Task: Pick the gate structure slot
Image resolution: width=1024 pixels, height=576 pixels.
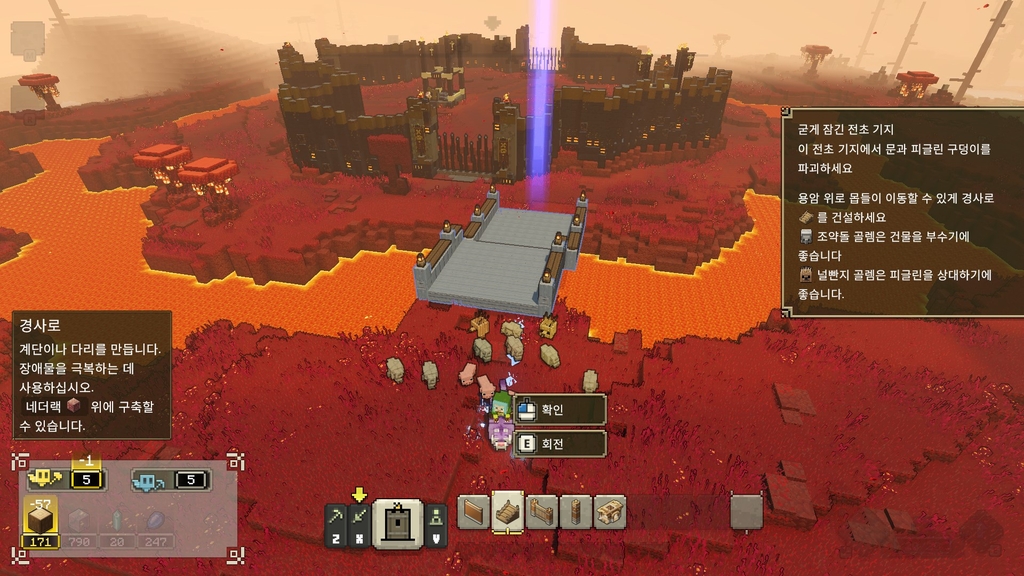Action: [542, 511]
